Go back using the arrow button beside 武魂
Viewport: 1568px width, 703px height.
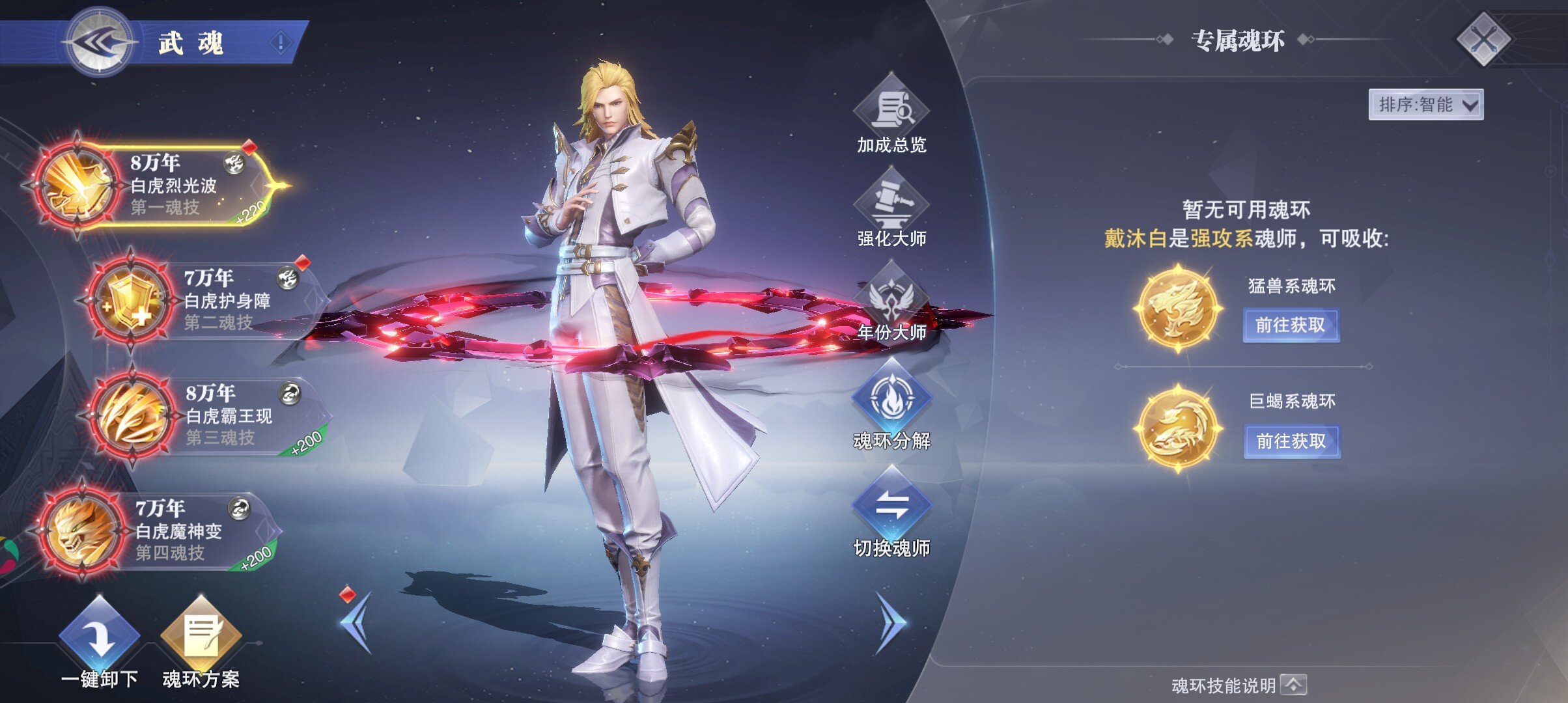tap(100, 42)
